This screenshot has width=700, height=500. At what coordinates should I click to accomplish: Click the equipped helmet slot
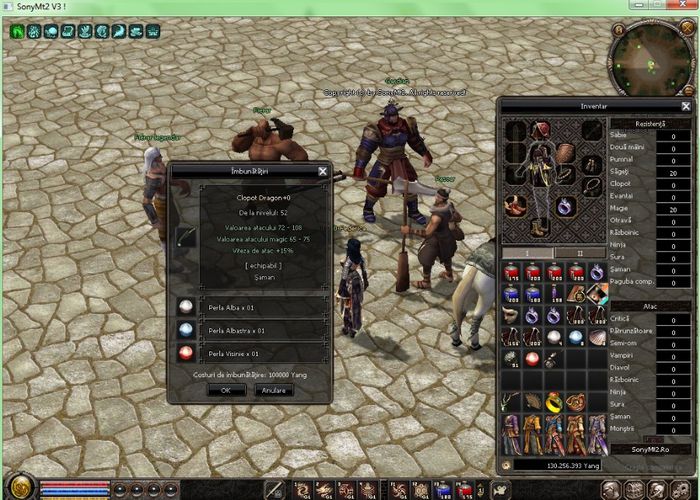click(541, 130)
